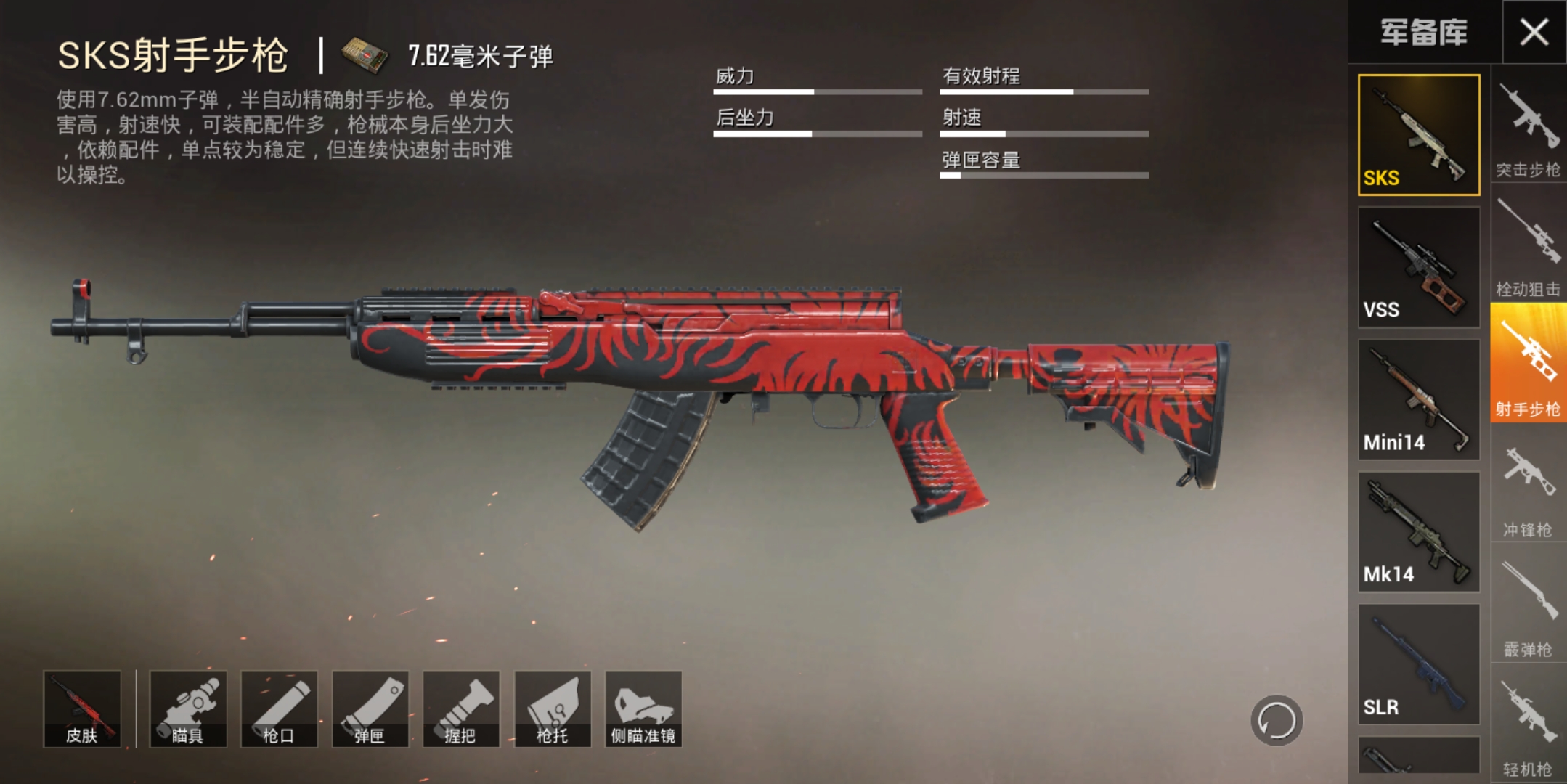
Task: Open the 握把 grip attachment slot
Action: pos(461,709)
